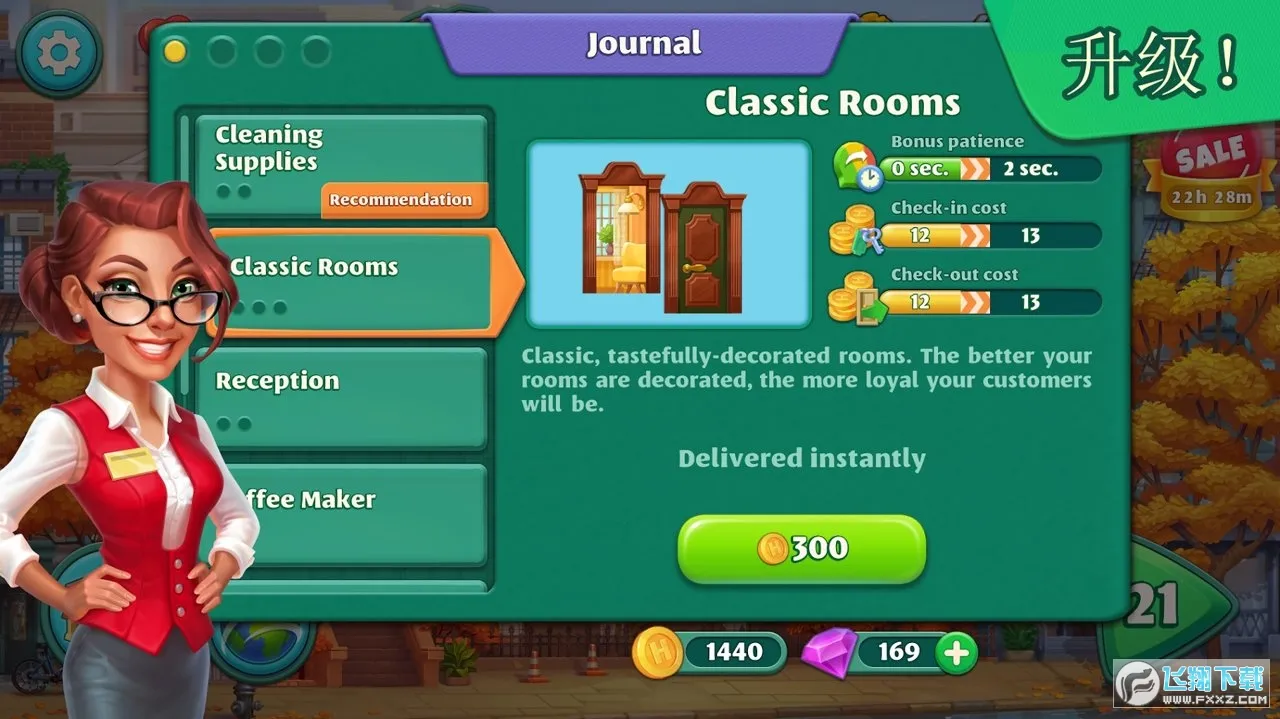Switch to the first yellow Journal page dot

[x=175, y=51]
